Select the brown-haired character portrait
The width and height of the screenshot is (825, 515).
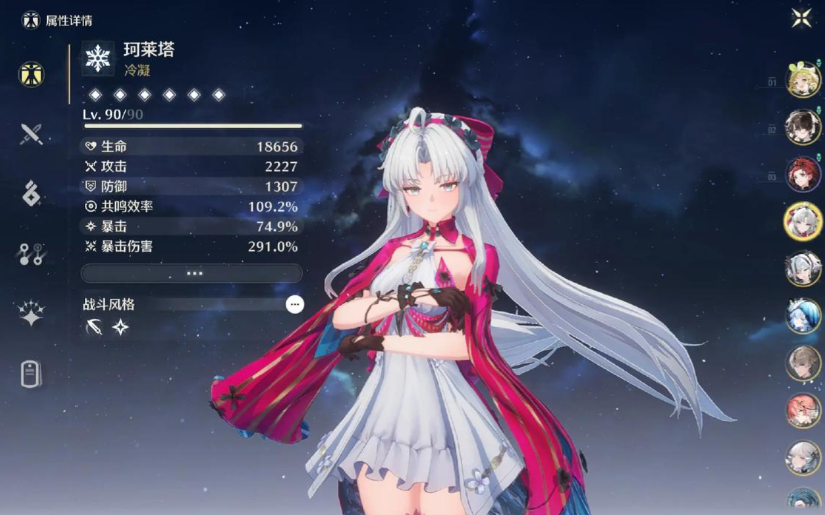click(x=803, y=362)
